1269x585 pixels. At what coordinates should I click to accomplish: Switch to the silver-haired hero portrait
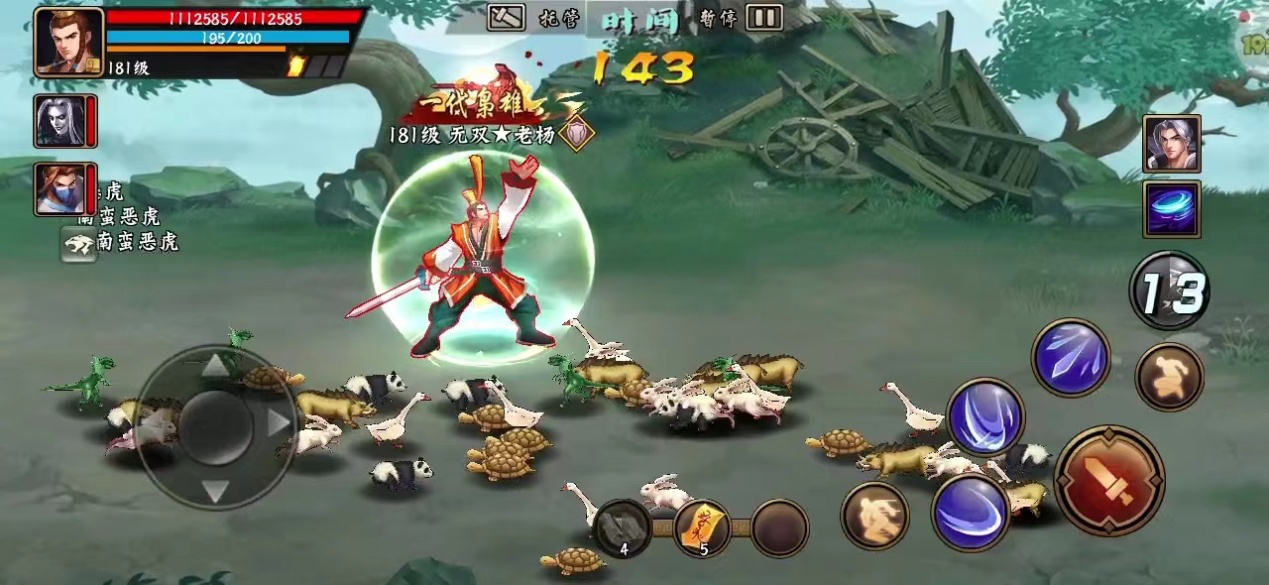(1172, 144)
